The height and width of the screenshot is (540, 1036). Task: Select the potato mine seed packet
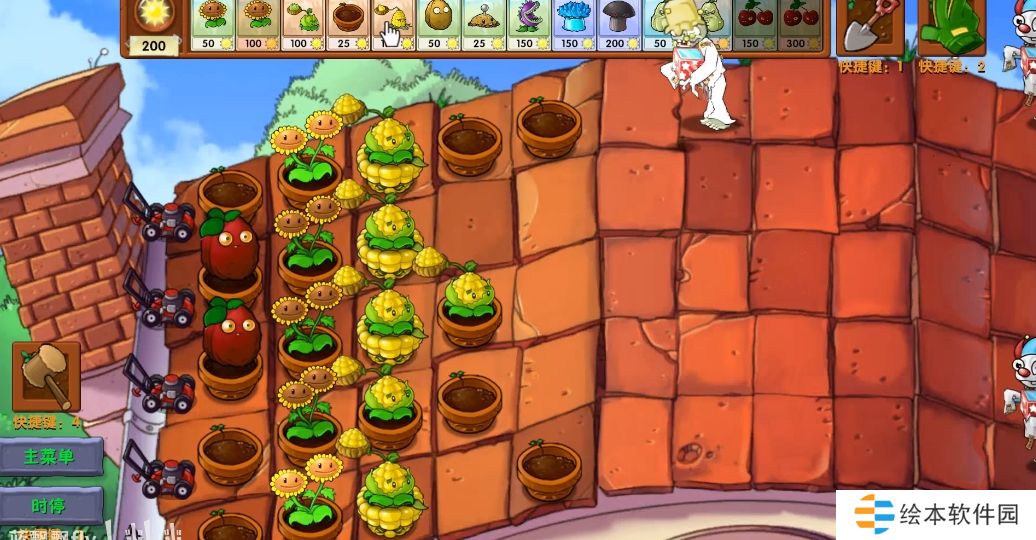click(x=482, y=24)
